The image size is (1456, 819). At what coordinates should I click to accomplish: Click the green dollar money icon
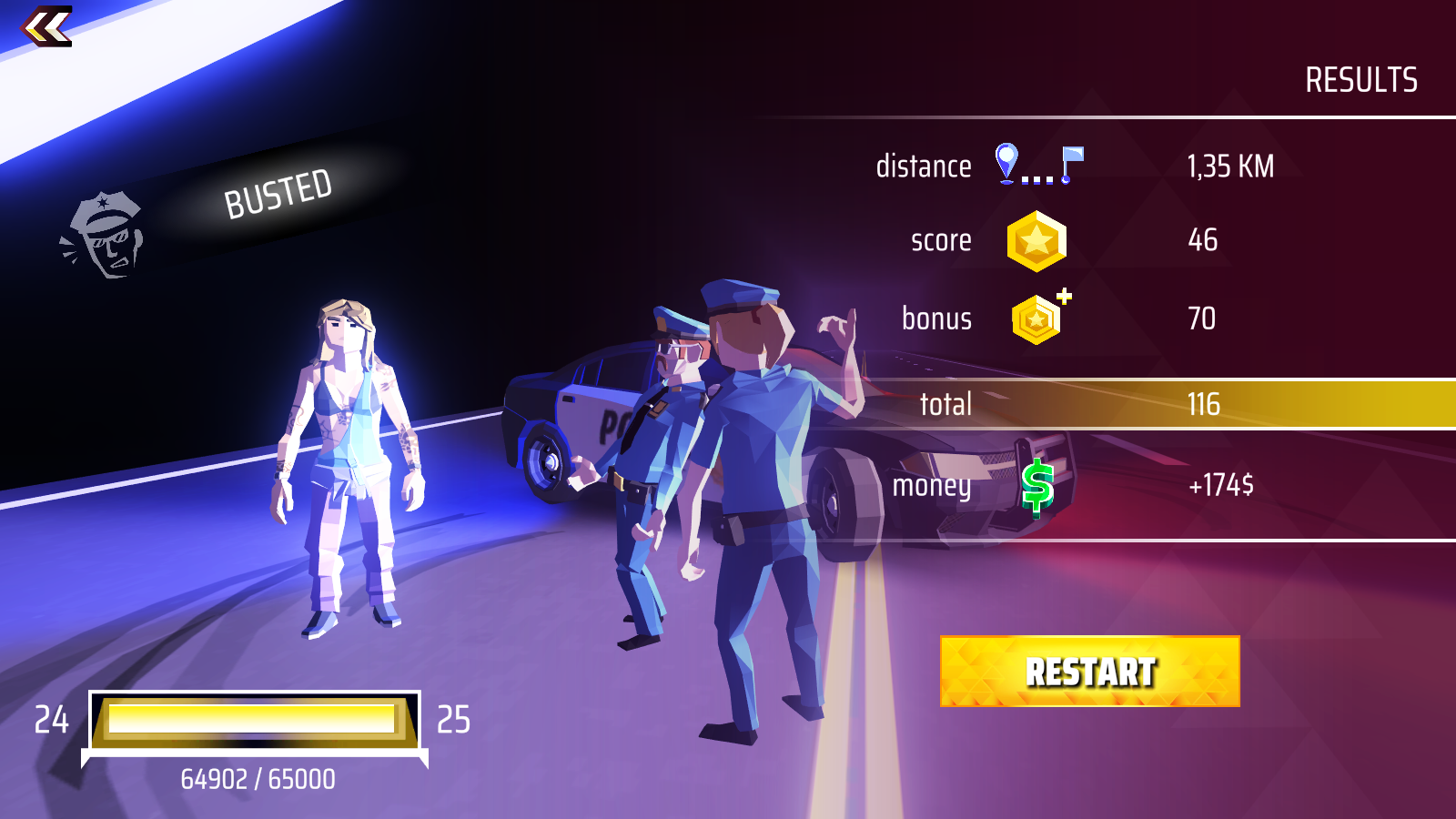(x=1036, y=487)
